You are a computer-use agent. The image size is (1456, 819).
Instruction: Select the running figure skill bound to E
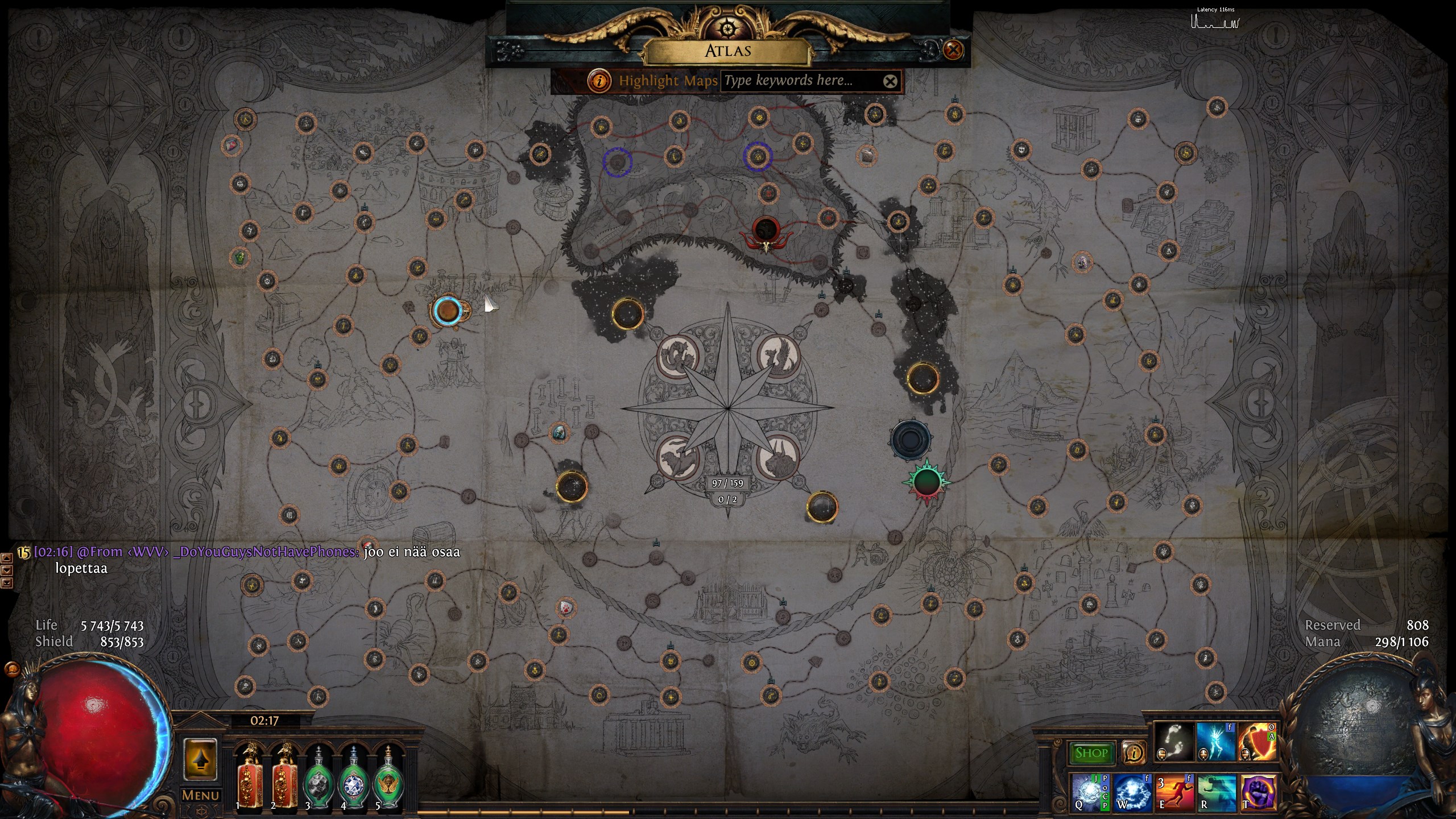point(1174,791)
